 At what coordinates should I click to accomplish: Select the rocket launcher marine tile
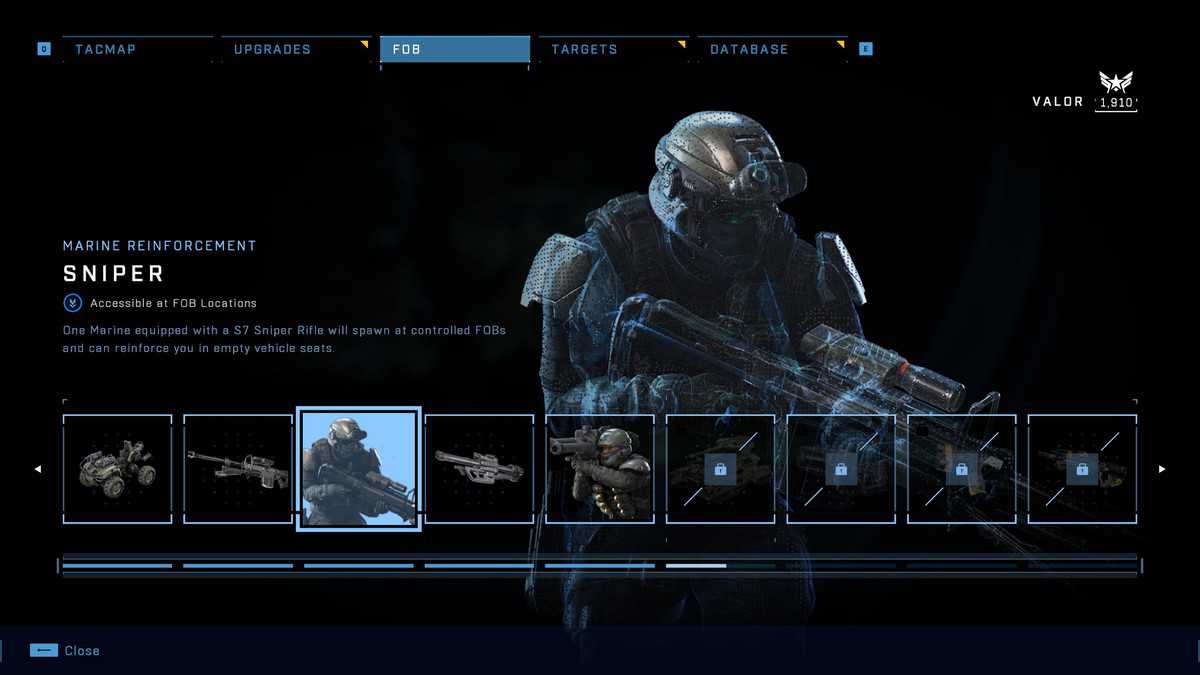coord(600,469)
